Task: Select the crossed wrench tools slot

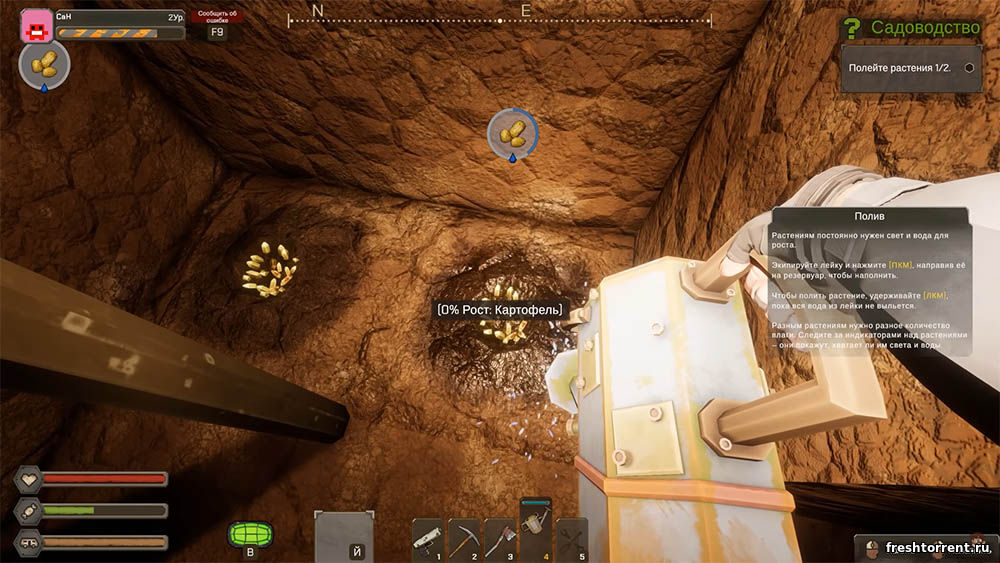Action: (x=571, y=540)
